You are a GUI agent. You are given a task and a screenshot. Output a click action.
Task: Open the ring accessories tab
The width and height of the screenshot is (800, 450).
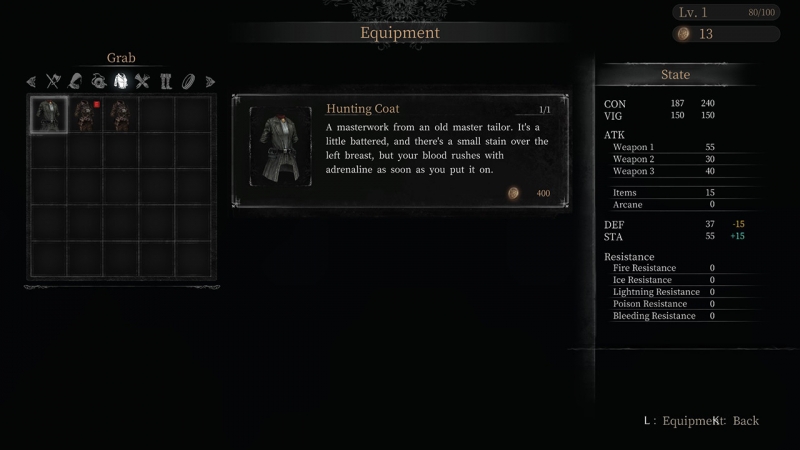click(x=188, y=81)
